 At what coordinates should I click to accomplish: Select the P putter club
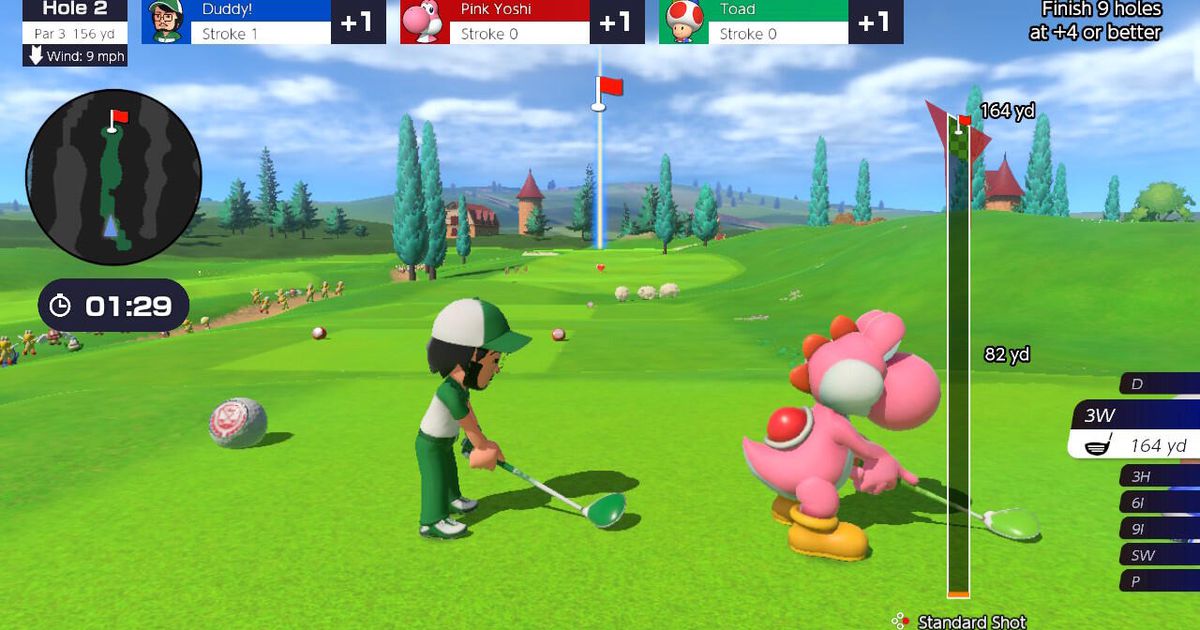[1160, 581]
